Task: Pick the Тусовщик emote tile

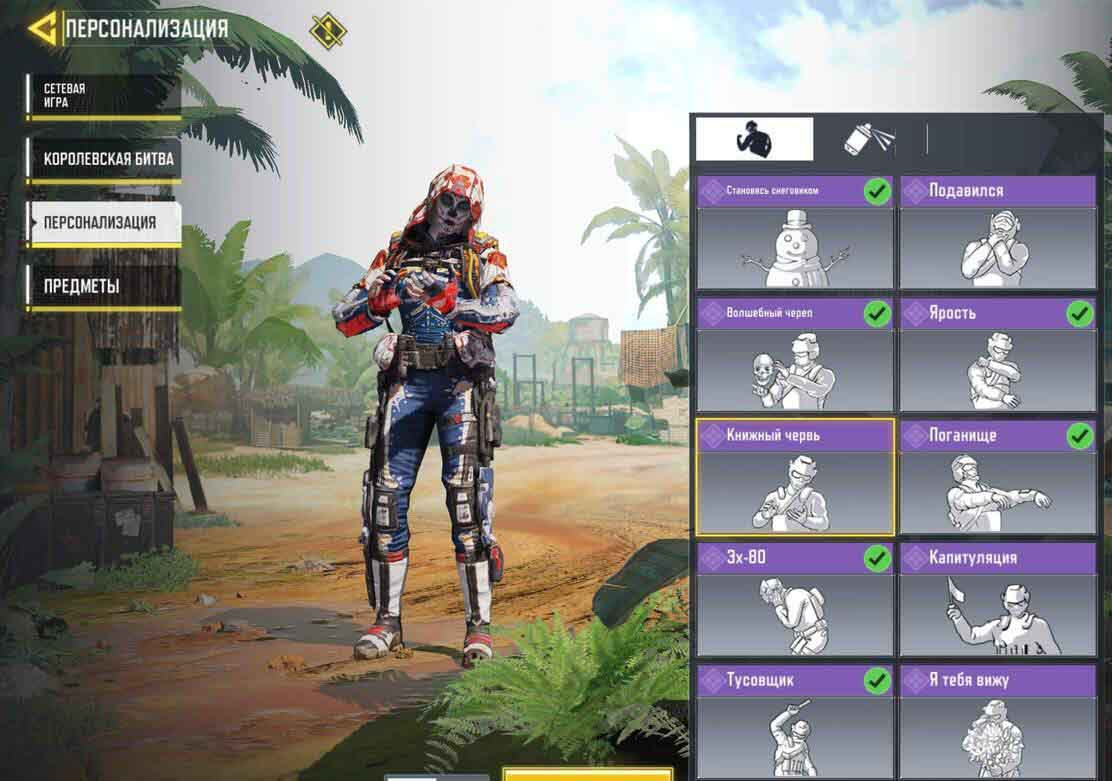Action: [795, 722]
